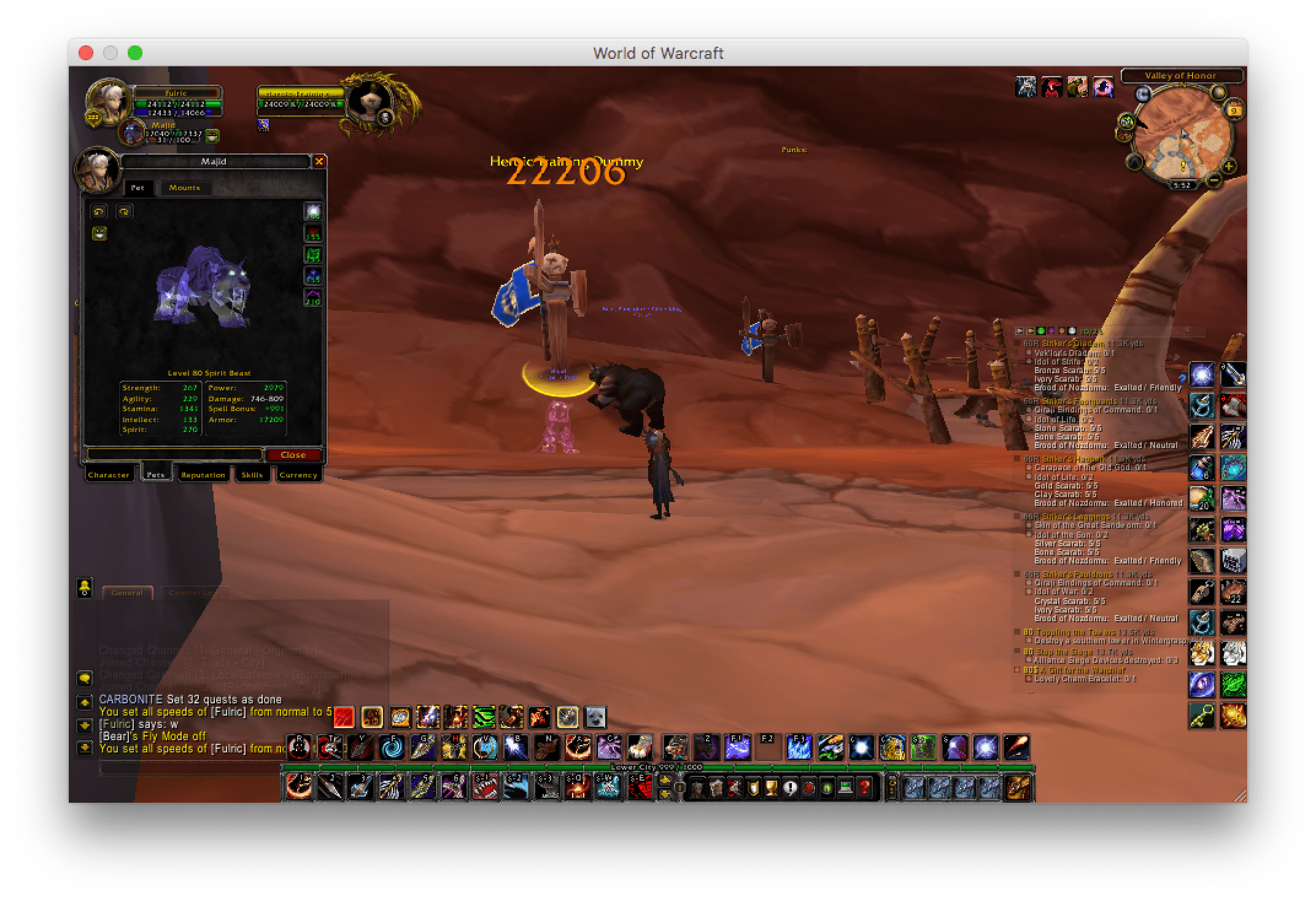Open the Reputation tab
The image size is (1316, 901).
[x=203, y=474]
